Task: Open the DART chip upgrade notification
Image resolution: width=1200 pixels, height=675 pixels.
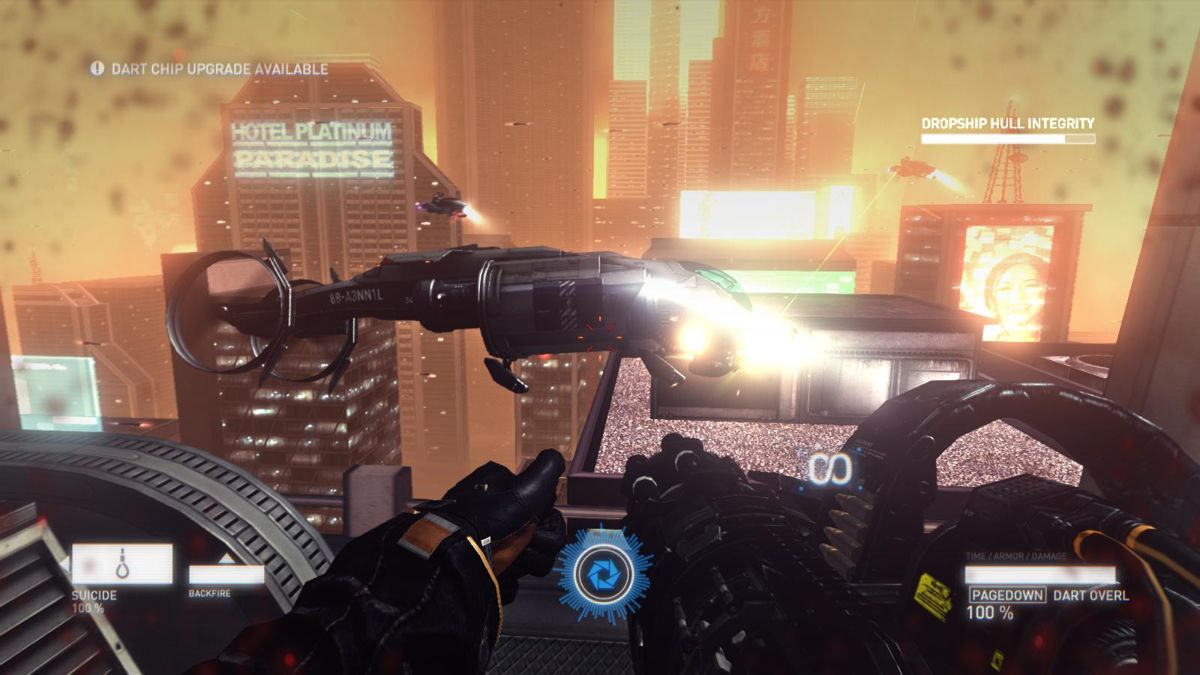Action: point(209,69)
